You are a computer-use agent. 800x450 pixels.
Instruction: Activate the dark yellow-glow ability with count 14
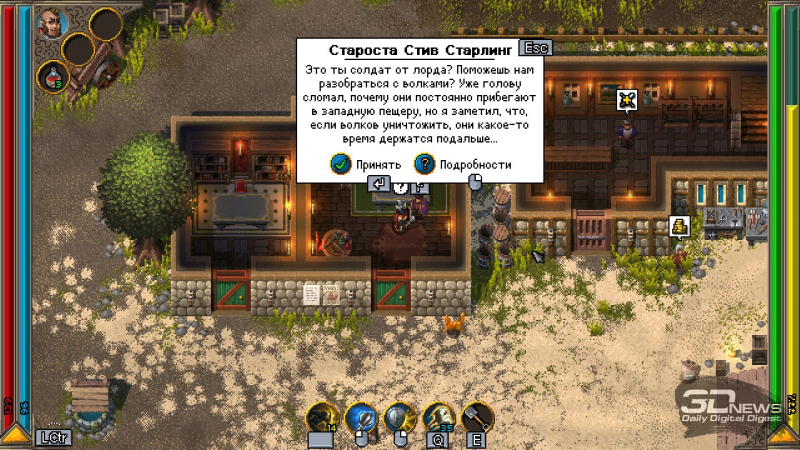coord(322,418)
